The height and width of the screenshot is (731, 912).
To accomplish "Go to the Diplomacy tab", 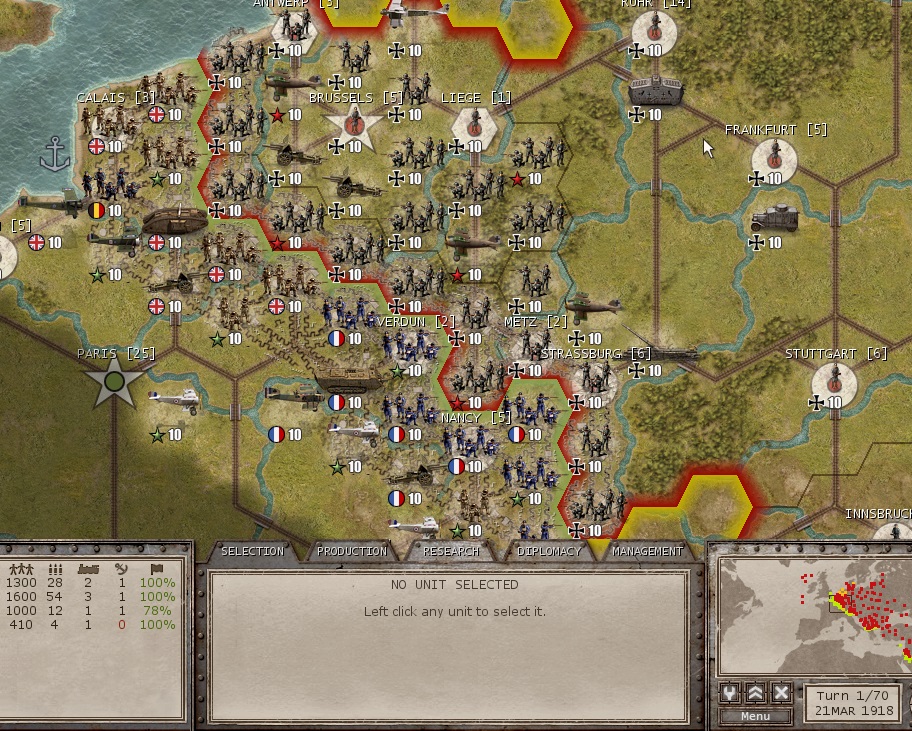I will [549, 551].
